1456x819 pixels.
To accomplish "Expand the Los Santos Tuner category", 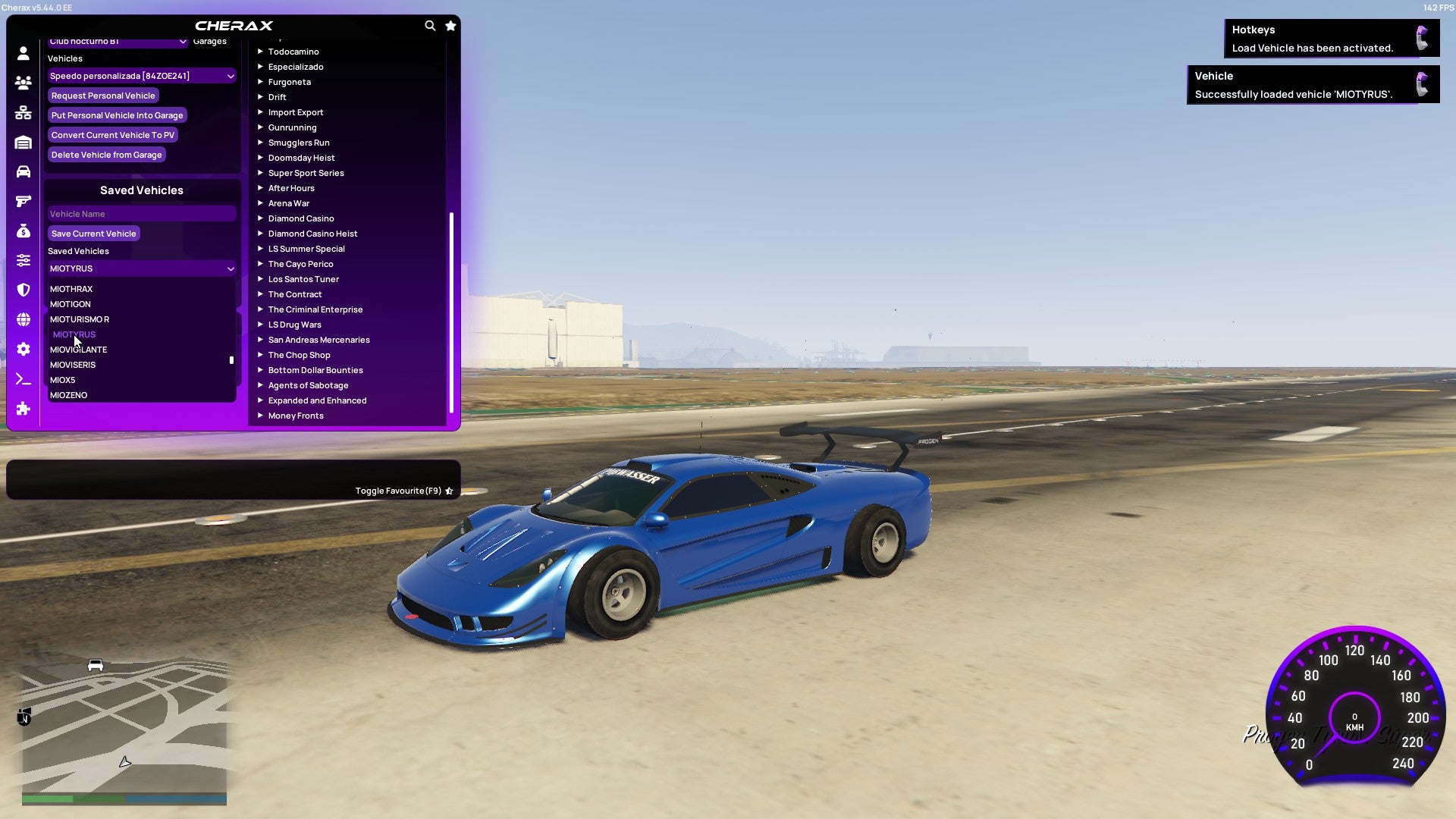I will [303, 278].
